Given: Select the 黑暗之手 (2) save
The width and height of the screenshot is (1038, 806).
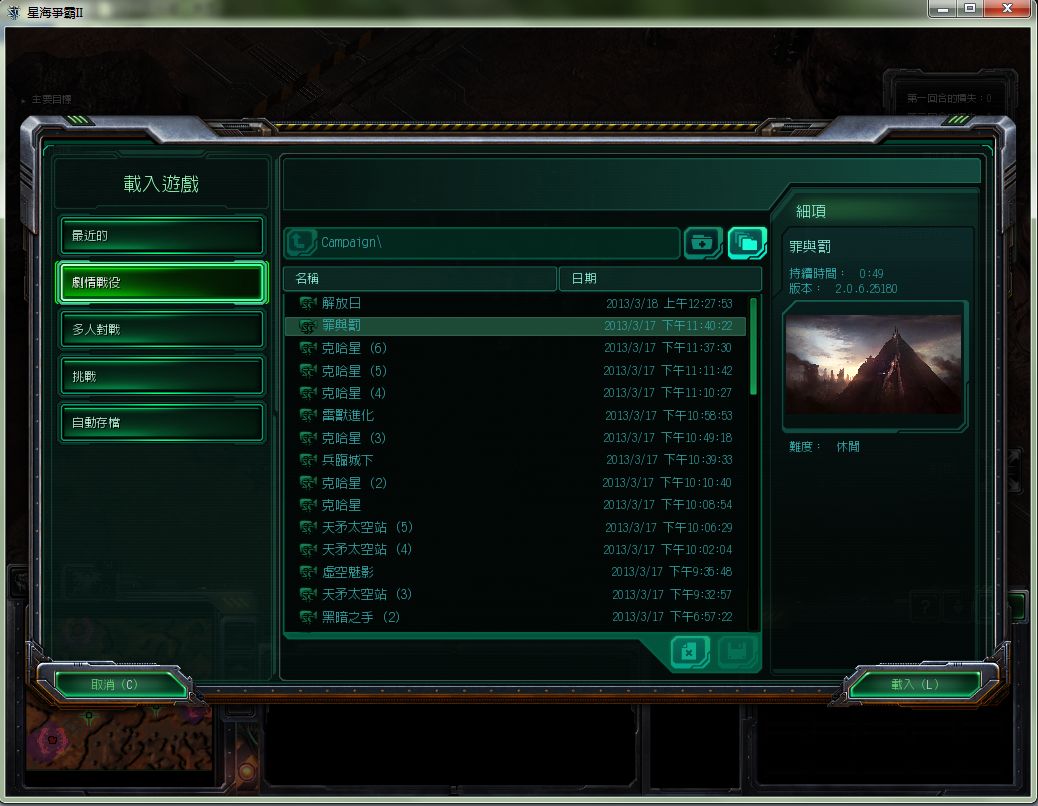Looking at the screenshot, I should [x=516, y=617].
